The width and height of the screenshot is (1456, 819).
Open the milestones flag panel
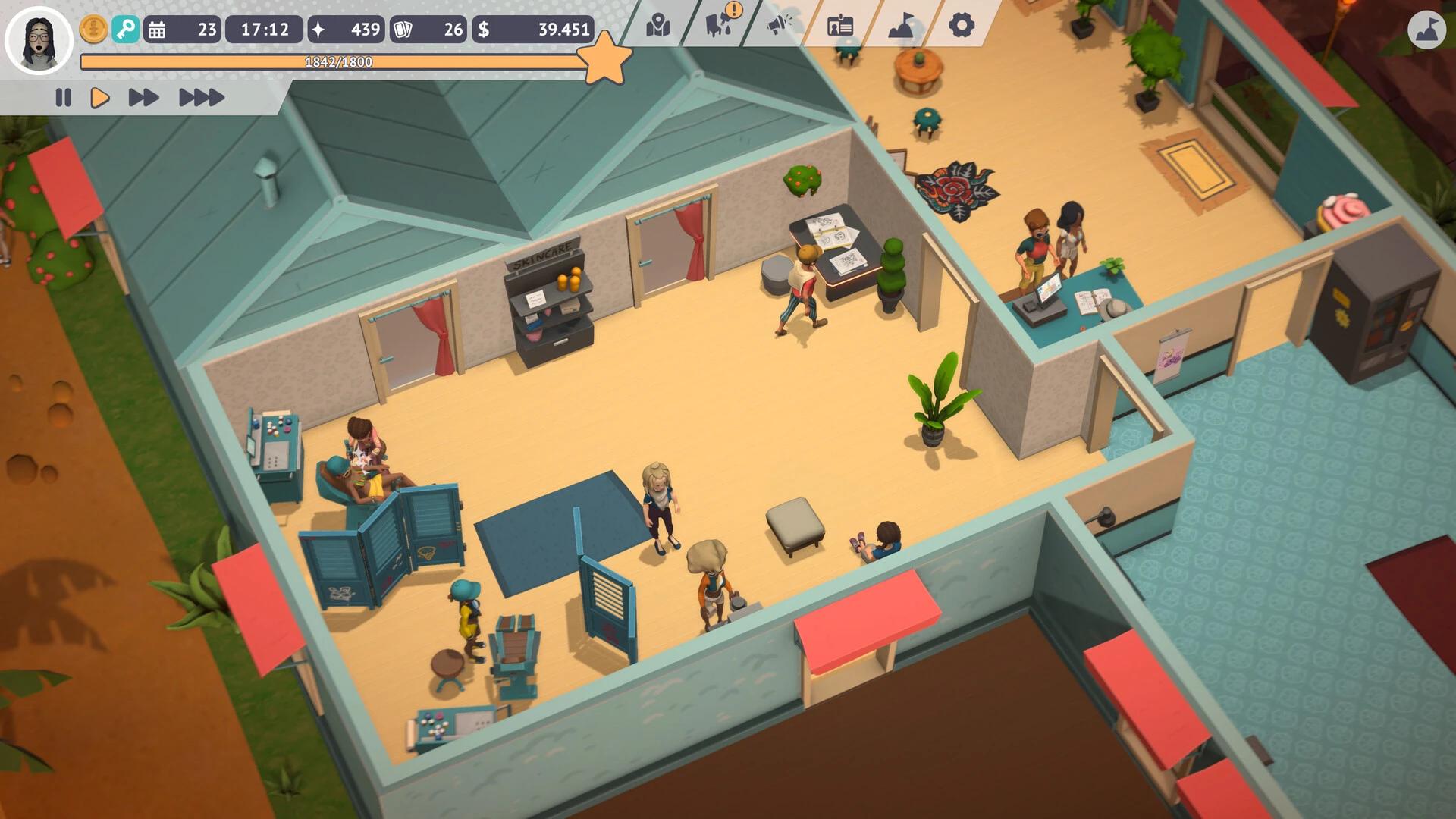pyautogui.click(x=899, y=25)
